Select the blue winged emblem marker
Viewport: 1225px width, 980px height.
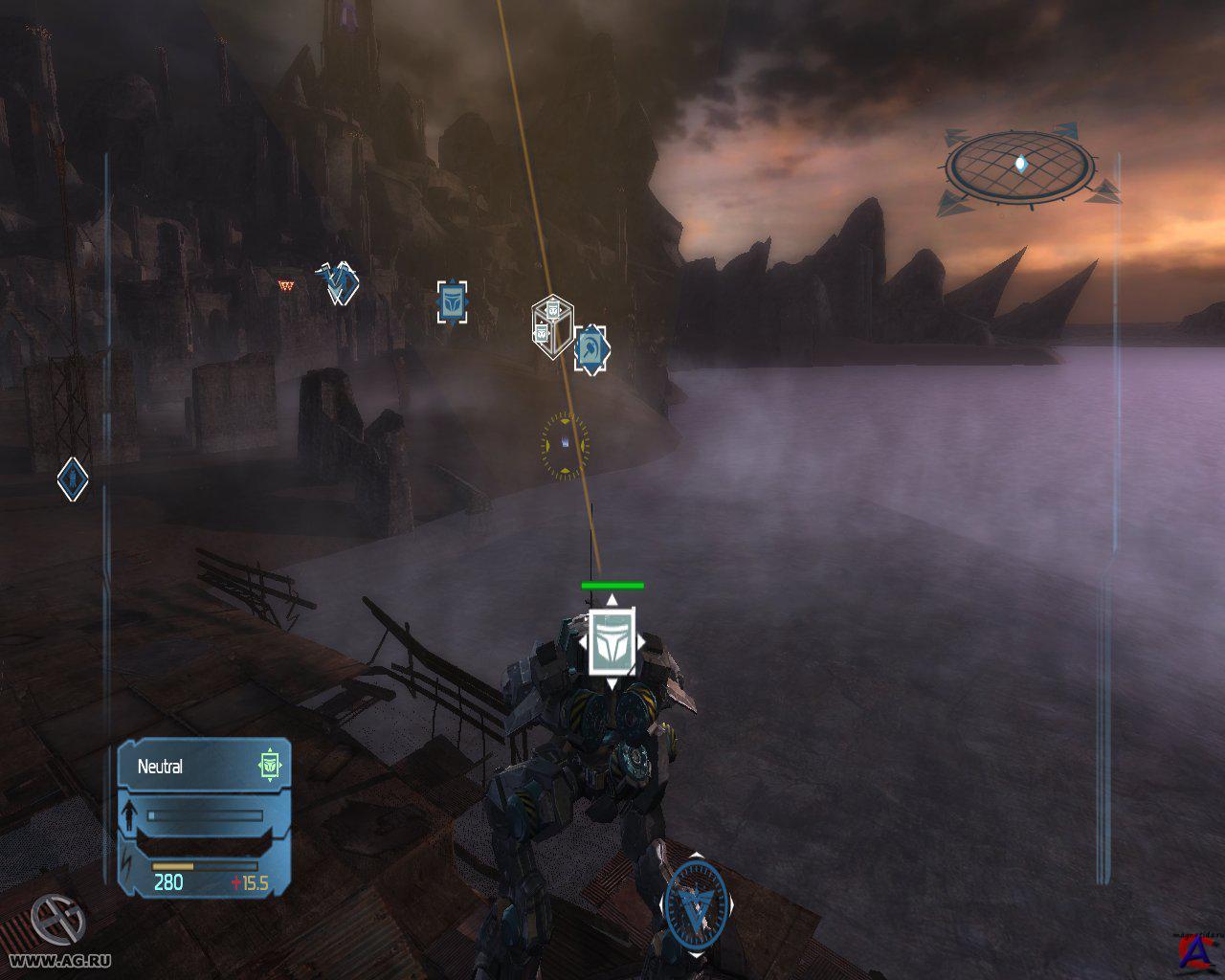pyautogui.click(x=339, y=282)
